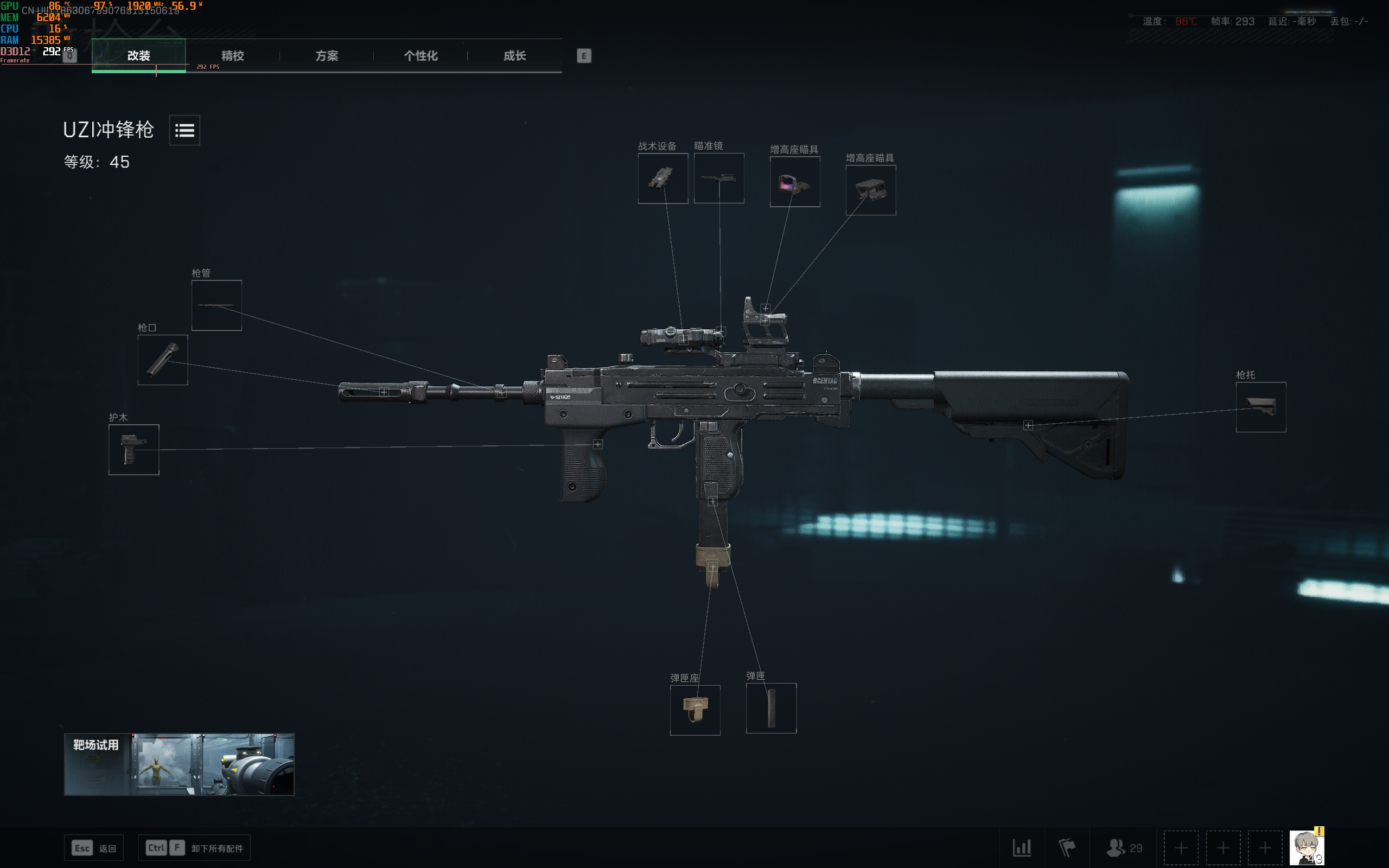
Task: Select the 弹匣座 magwell slot
Action: (x=695, y=710)
